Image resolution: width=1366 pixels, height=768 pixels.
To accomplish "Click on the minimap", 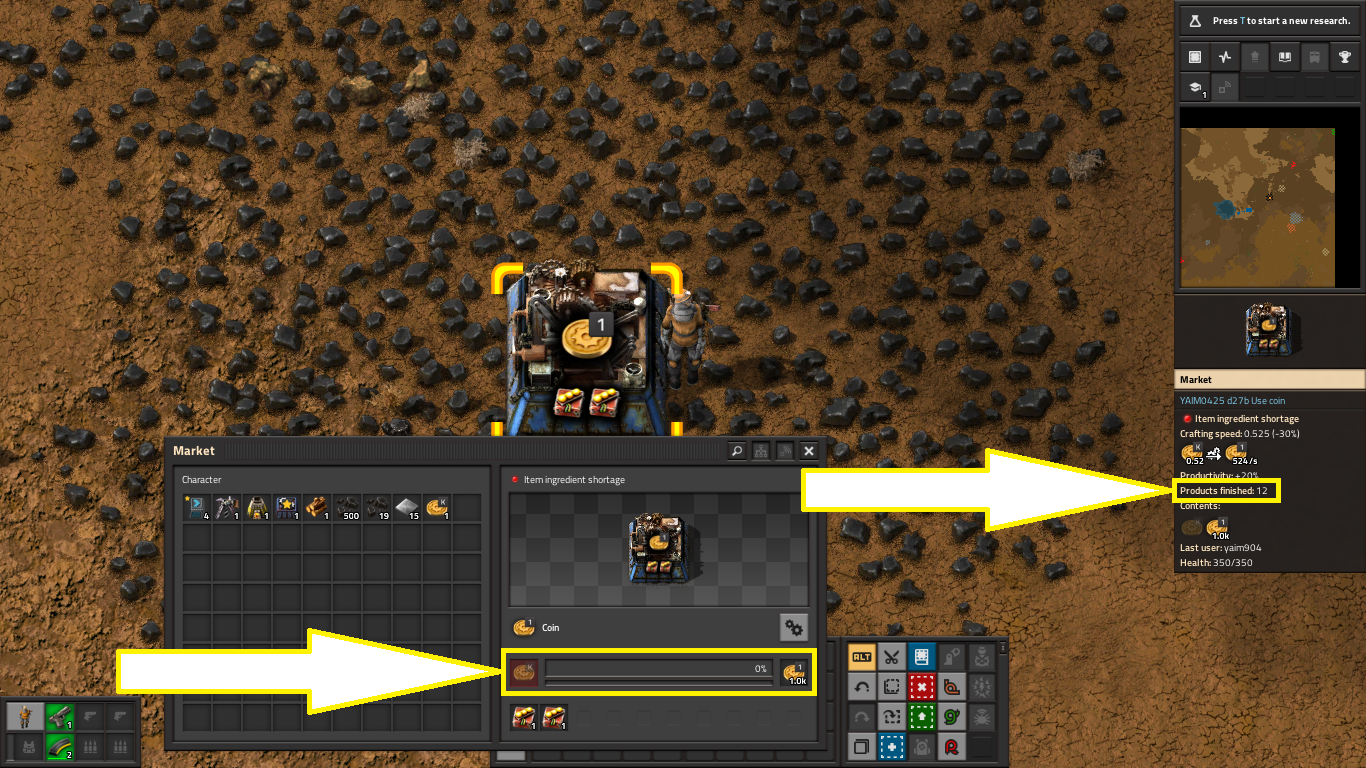I will (1258, 195).
